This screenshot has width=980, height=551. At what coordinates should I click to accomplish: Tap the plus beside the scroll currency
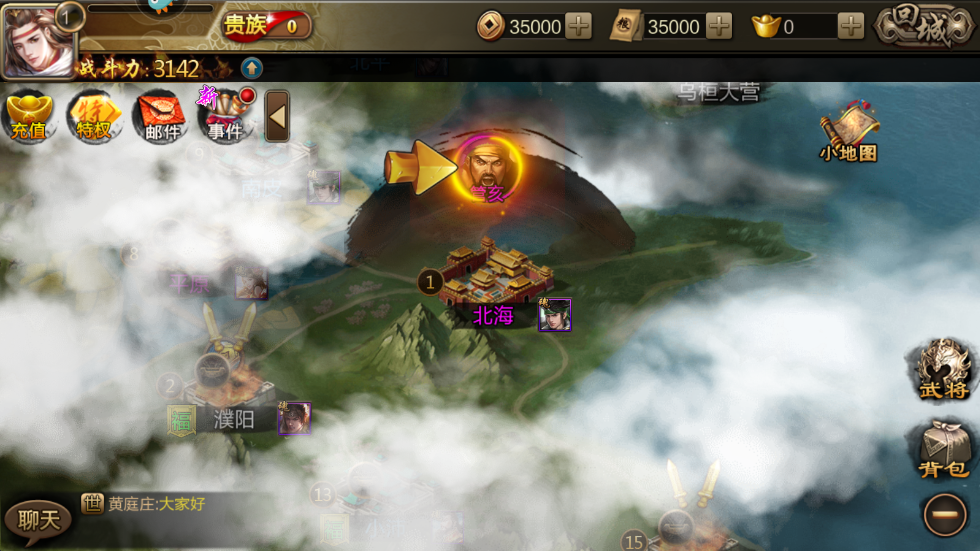[719, 27]
